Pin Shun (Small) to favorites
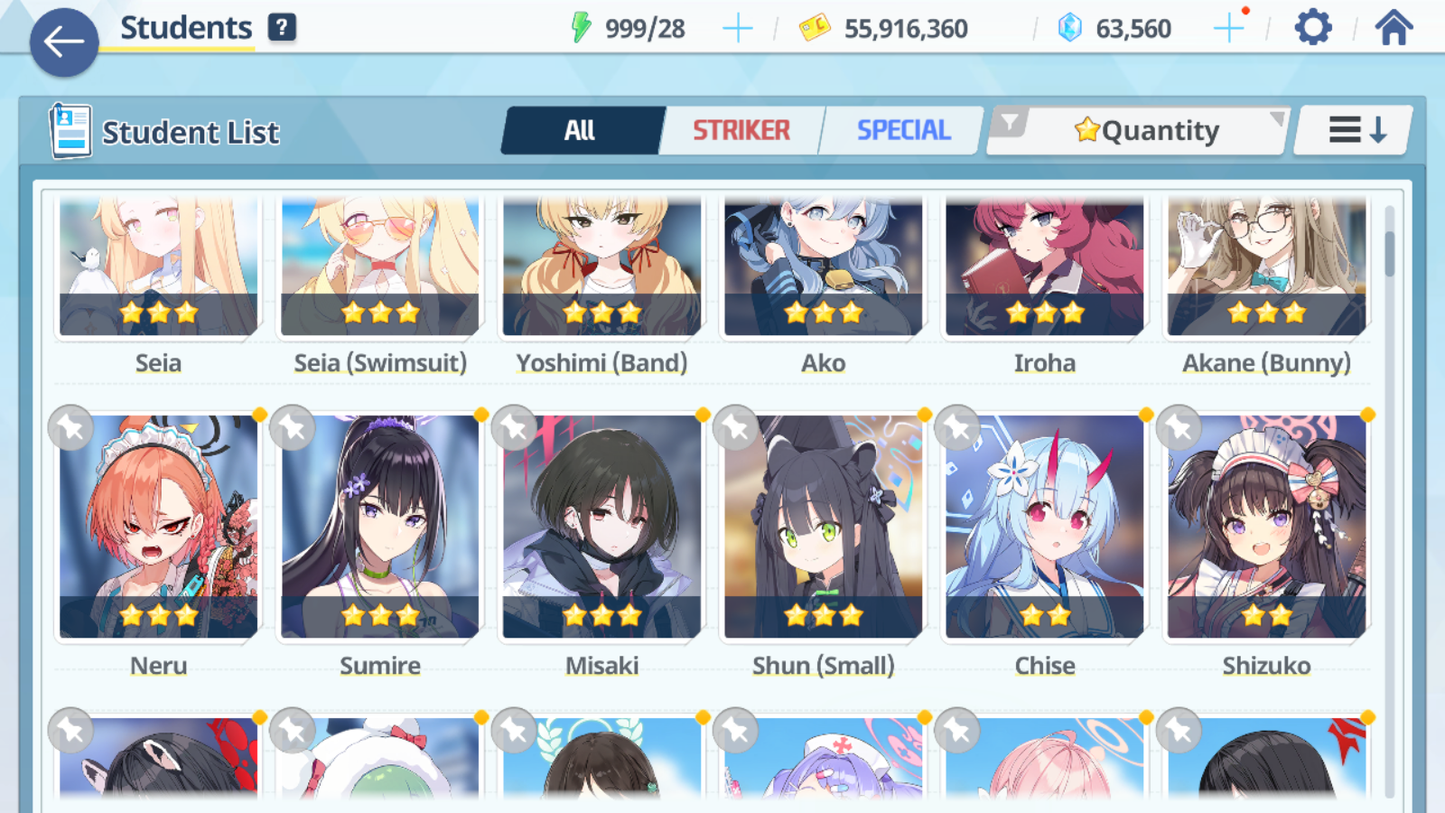Screen dimensions: 1445x813 pos(735,428)
